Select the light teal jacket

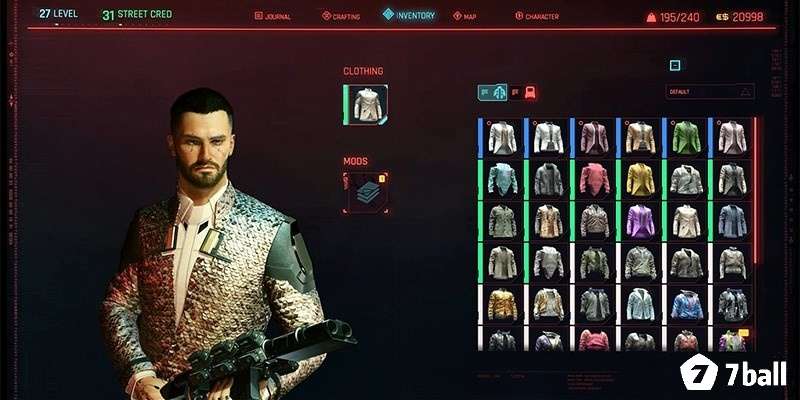(502, 179)
